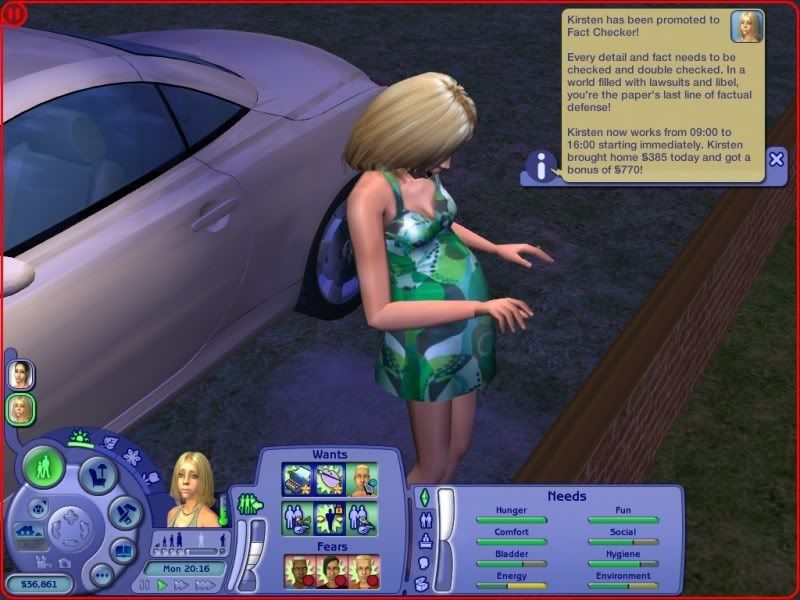Open the Personality head tab

point(422,563)
